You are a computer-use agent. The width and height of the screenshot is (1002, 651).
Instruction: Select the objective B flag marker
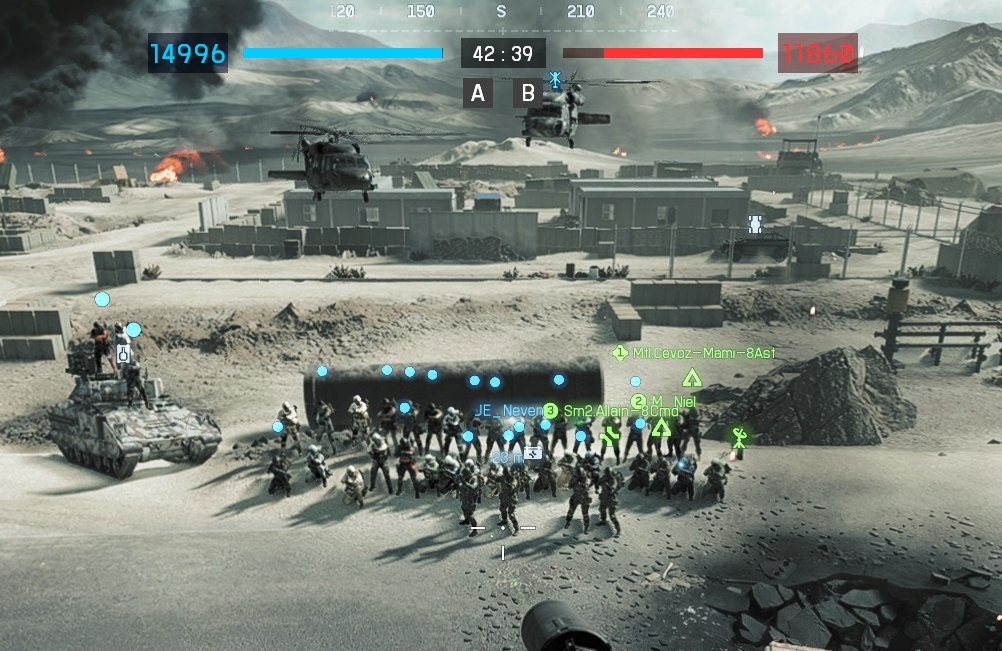point(528,94)
